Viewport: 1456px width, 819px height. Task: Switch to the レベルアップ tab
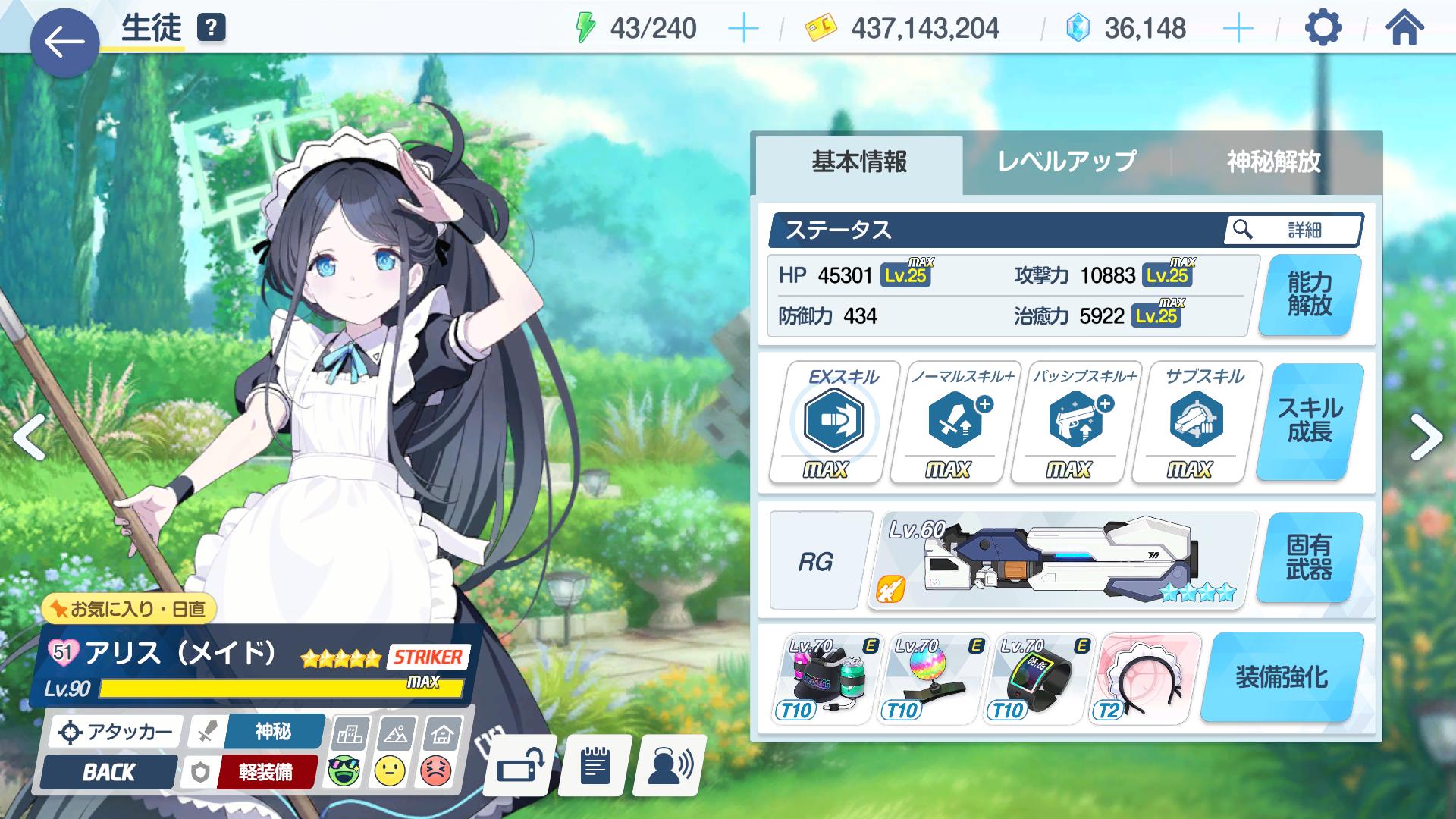coord(1066,162)
